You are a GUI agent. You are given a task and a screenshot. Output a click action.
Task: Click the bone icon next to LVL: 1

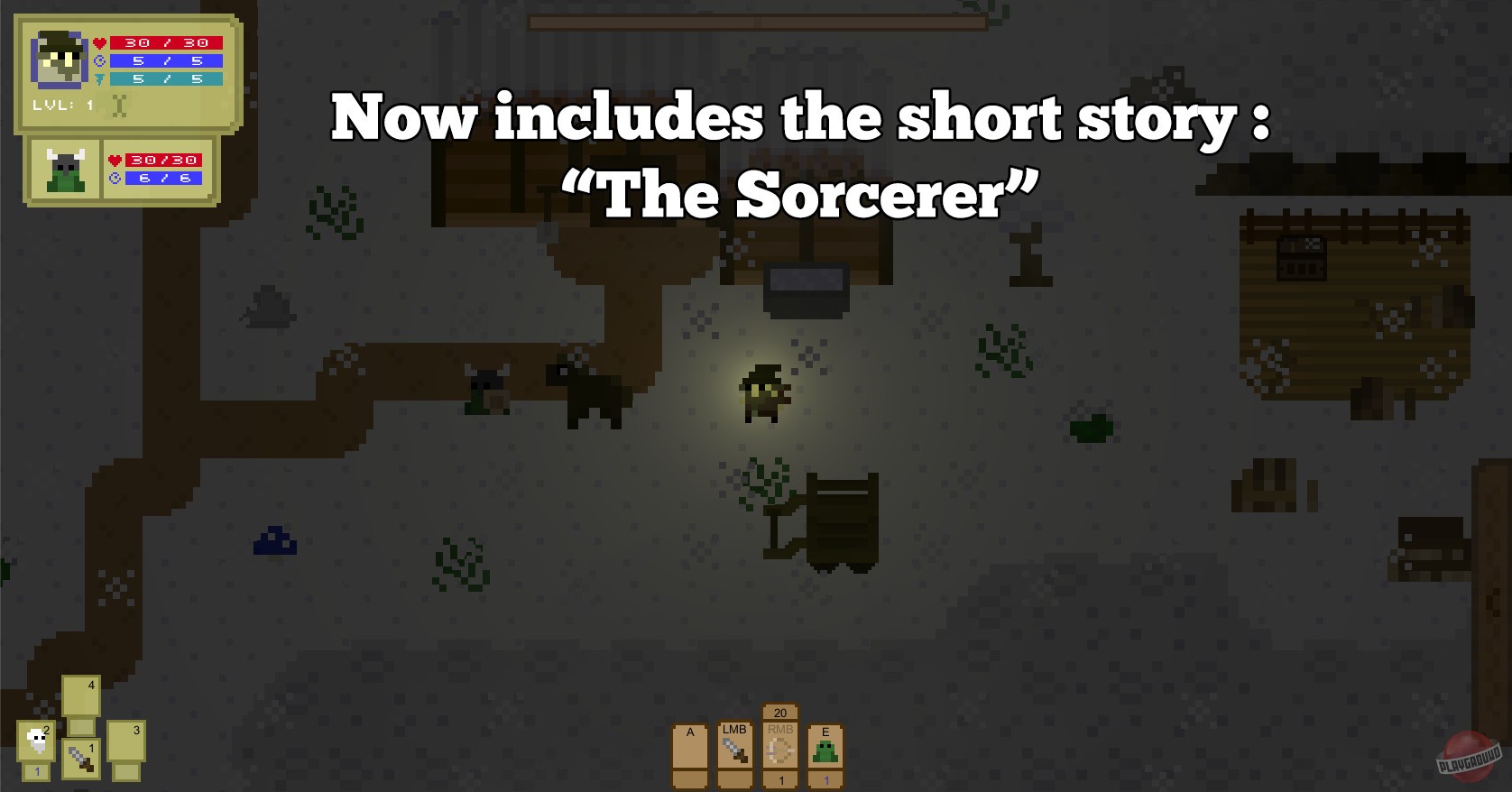click(x=118, y=106)
